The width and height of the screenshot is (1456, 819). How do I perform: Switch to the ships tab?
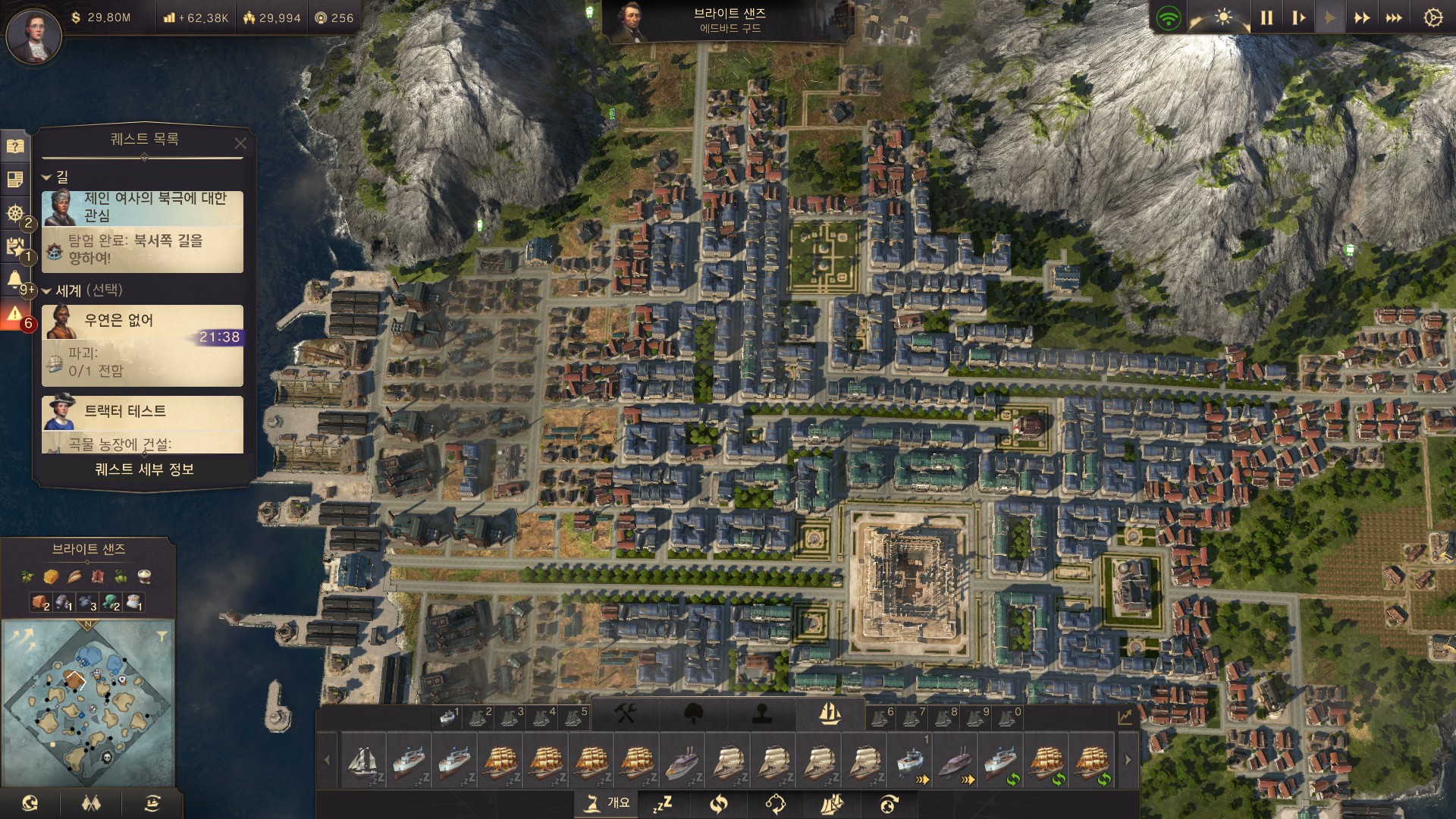click(830, 714)
